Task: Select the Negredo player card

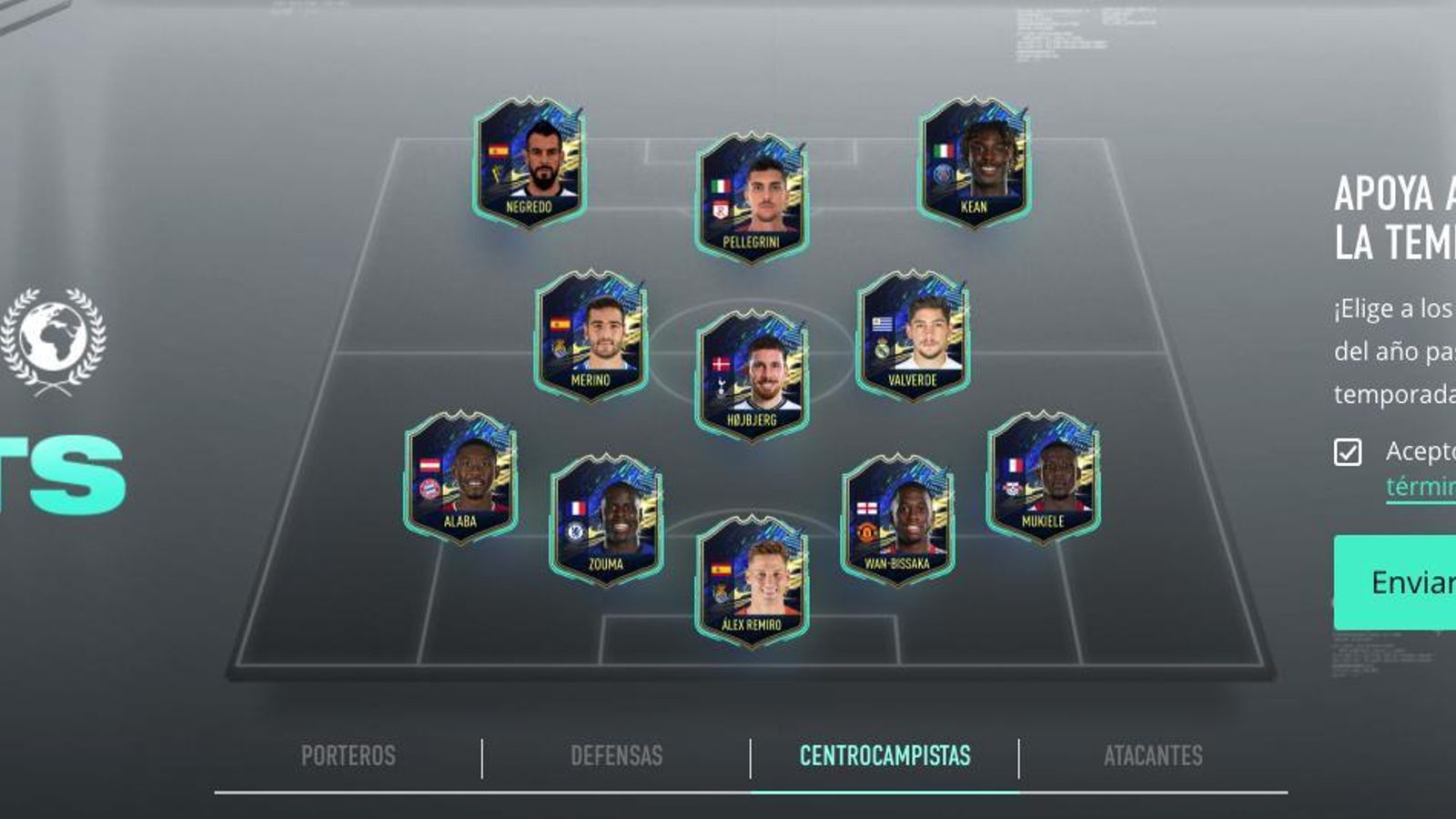Action: [529, 164]
